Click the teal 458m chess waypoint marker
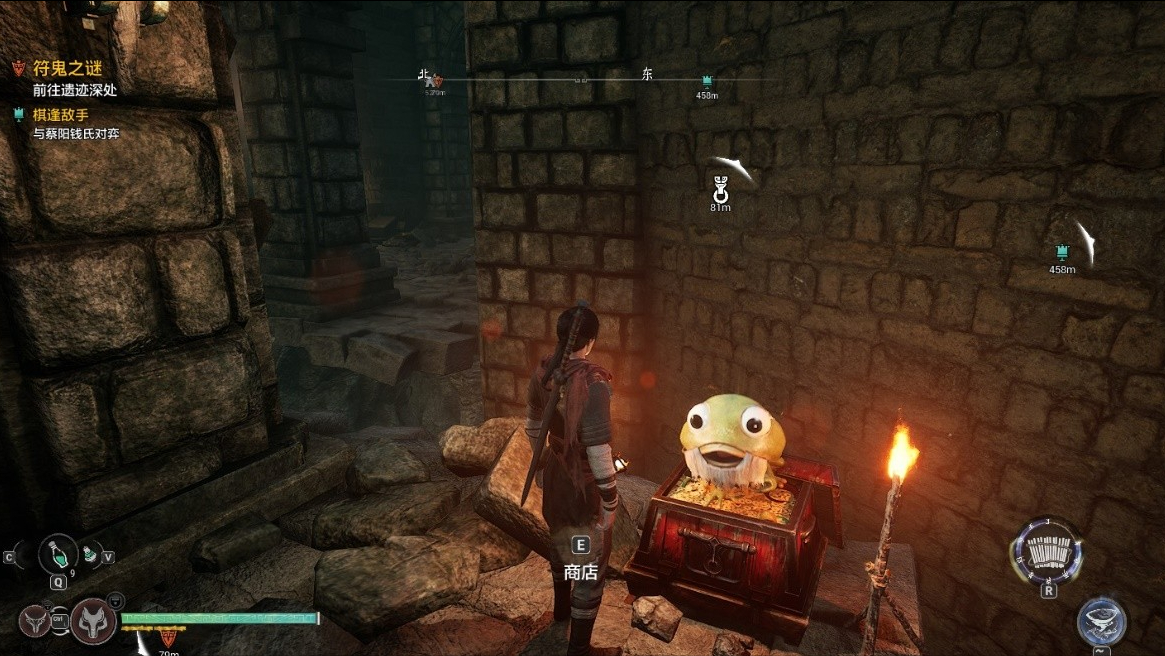 click(x=1062, y=251)
